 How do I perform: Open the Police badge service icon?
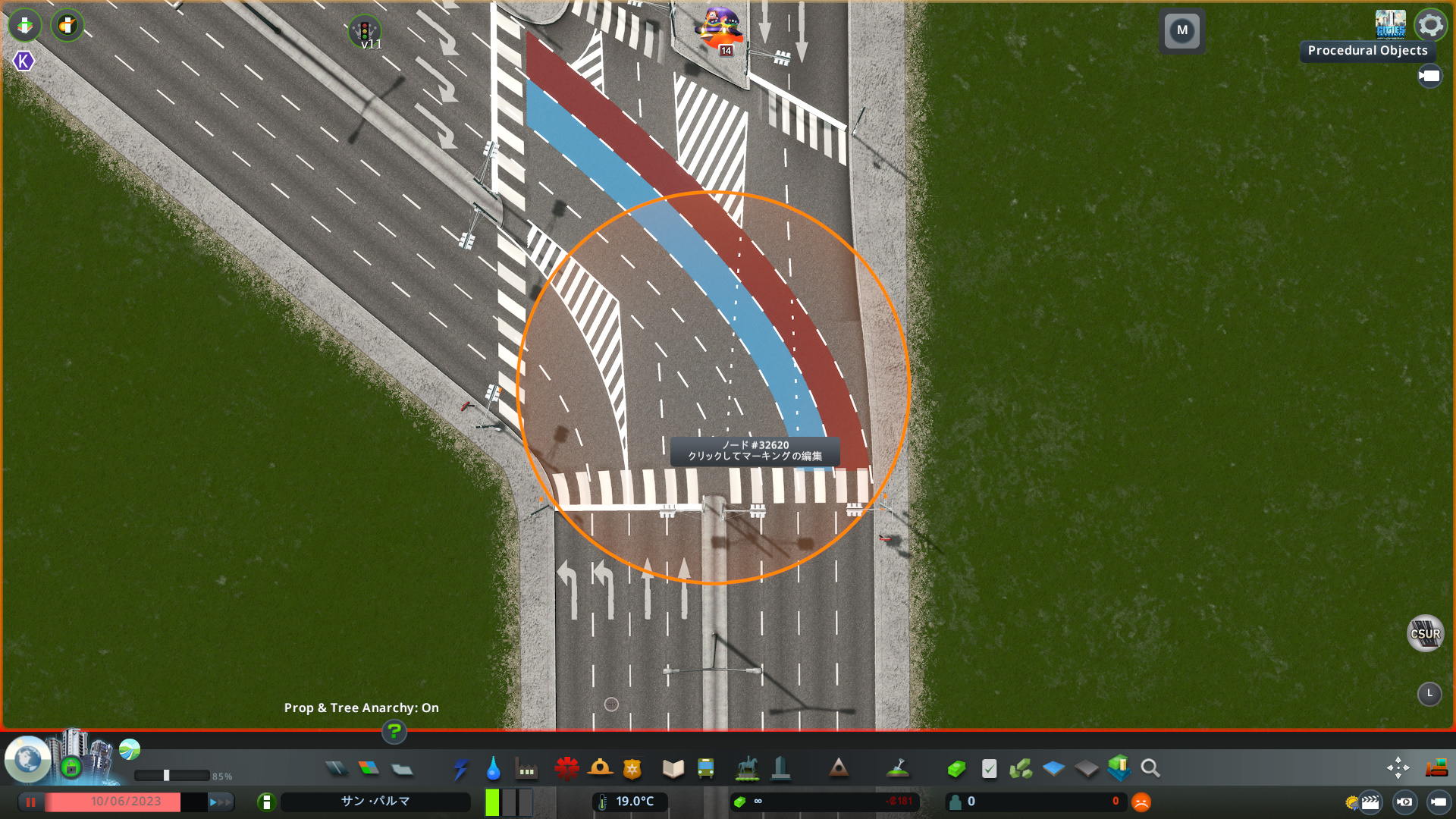632,769
